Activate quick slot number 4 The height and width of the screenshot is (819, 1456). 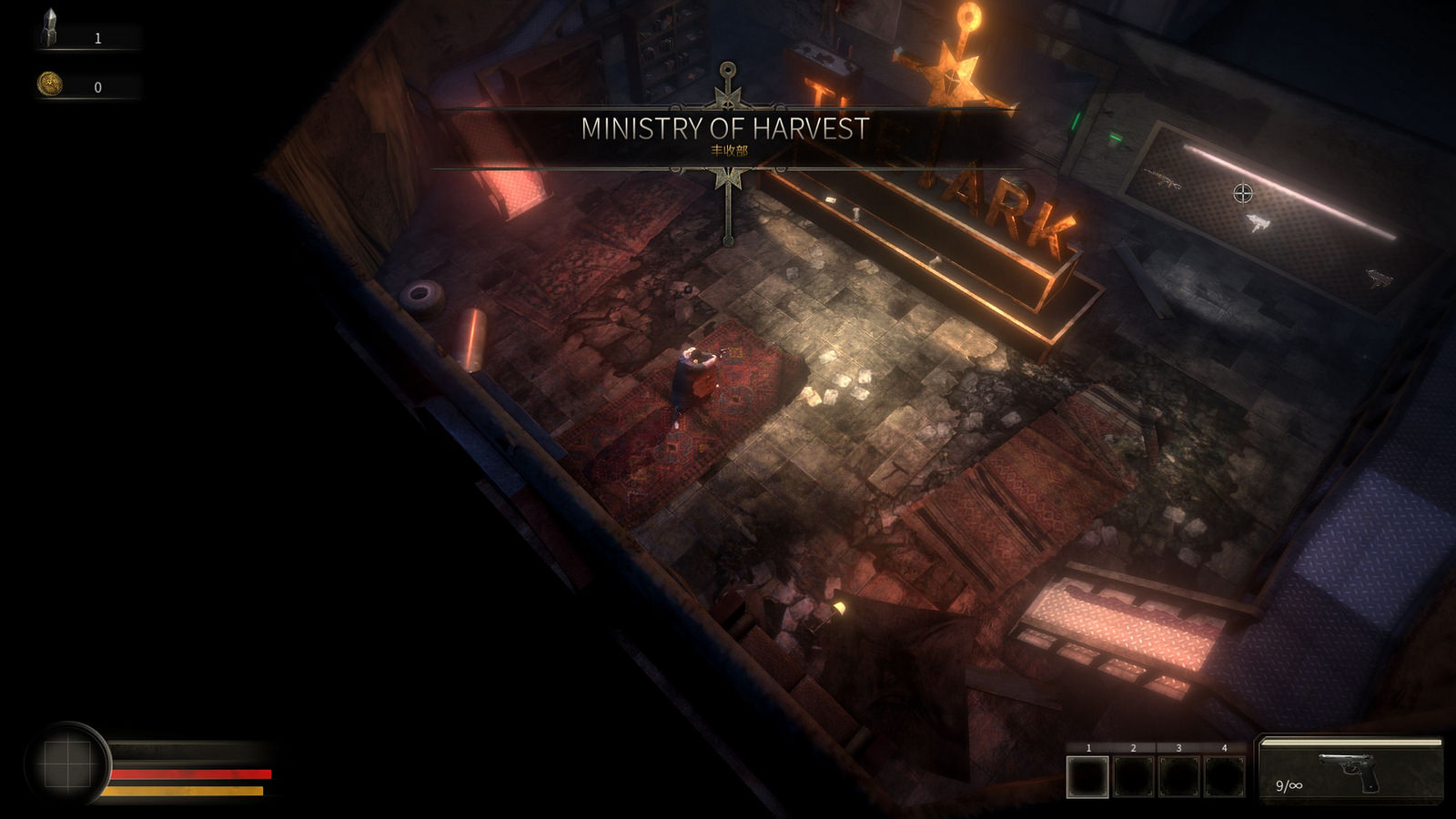(x=1224, y=777)
